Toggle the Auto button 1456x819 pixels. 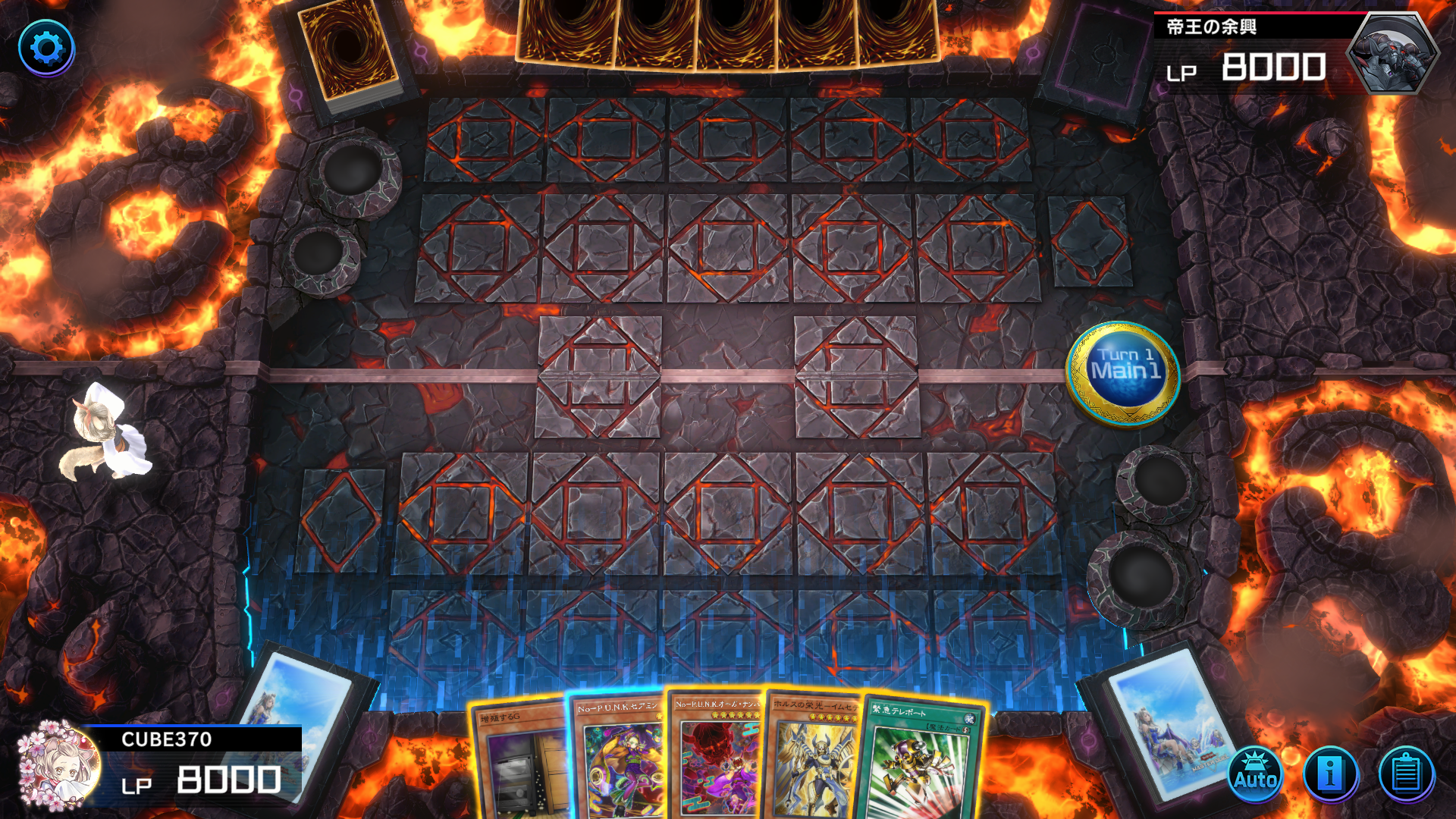pyautogui.click(x=1255, y=775)
